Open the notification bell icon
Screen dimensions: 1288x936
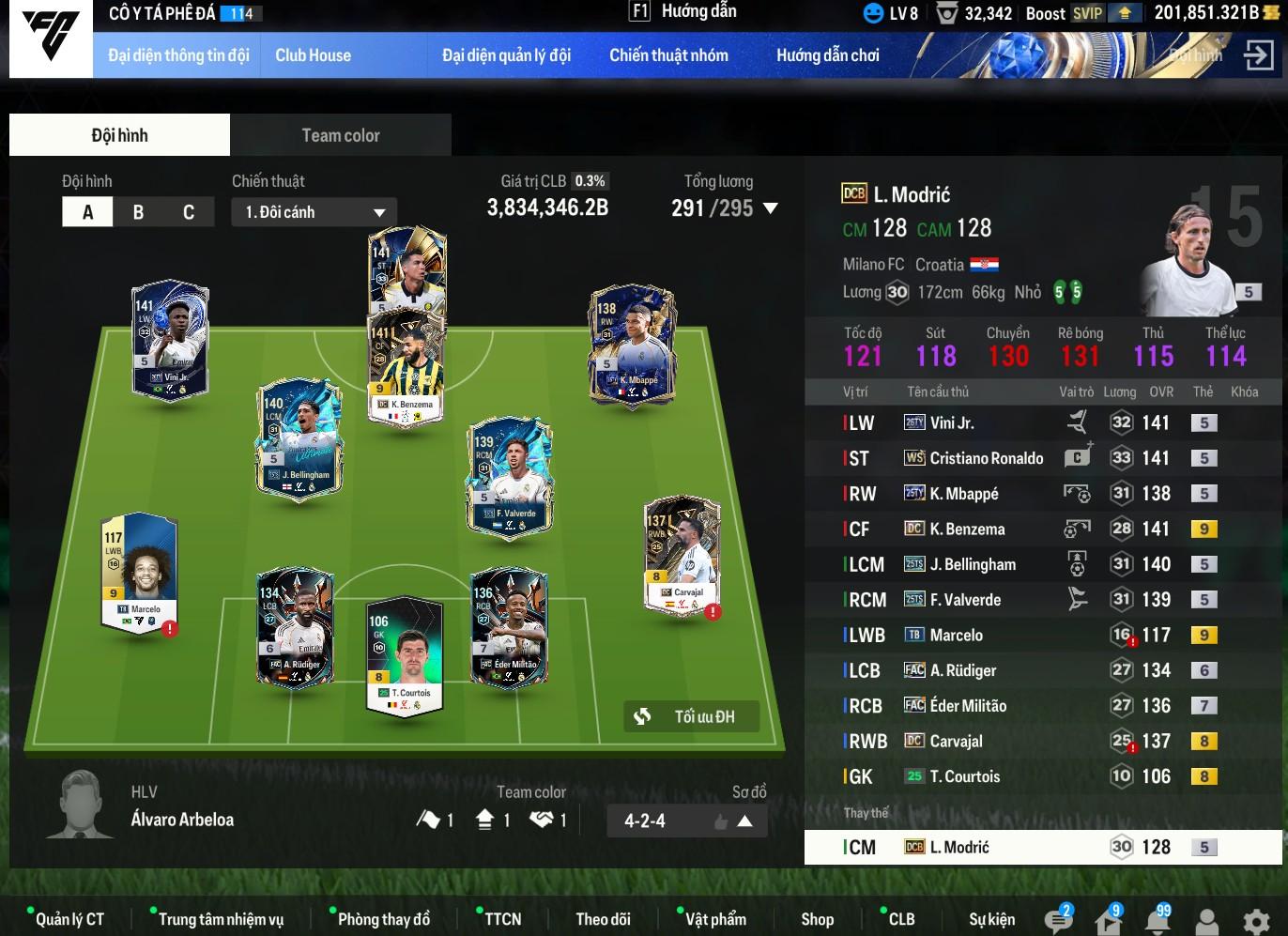[x=1158, y=921]
